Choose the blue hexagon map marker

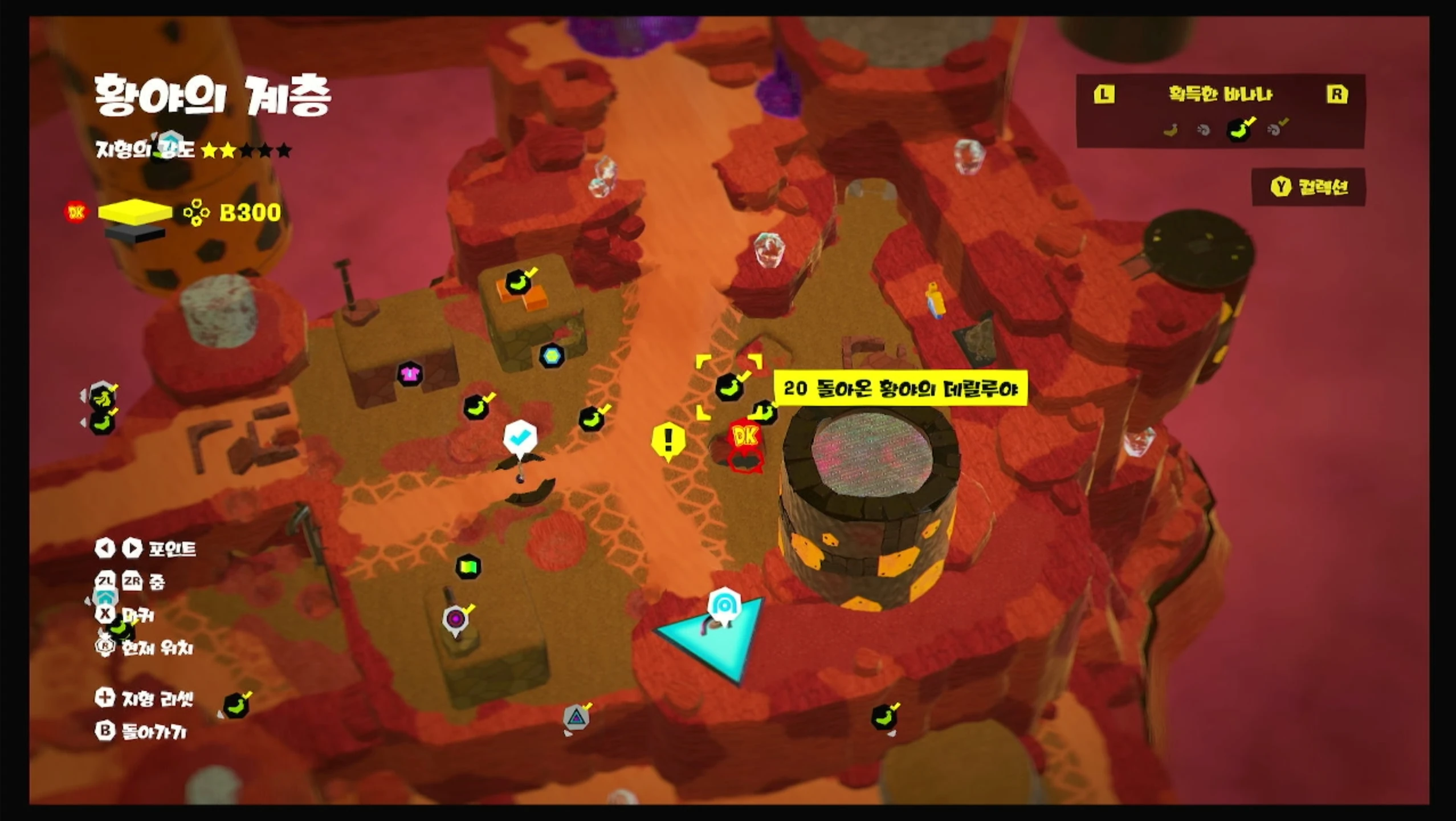click(551, 356)
